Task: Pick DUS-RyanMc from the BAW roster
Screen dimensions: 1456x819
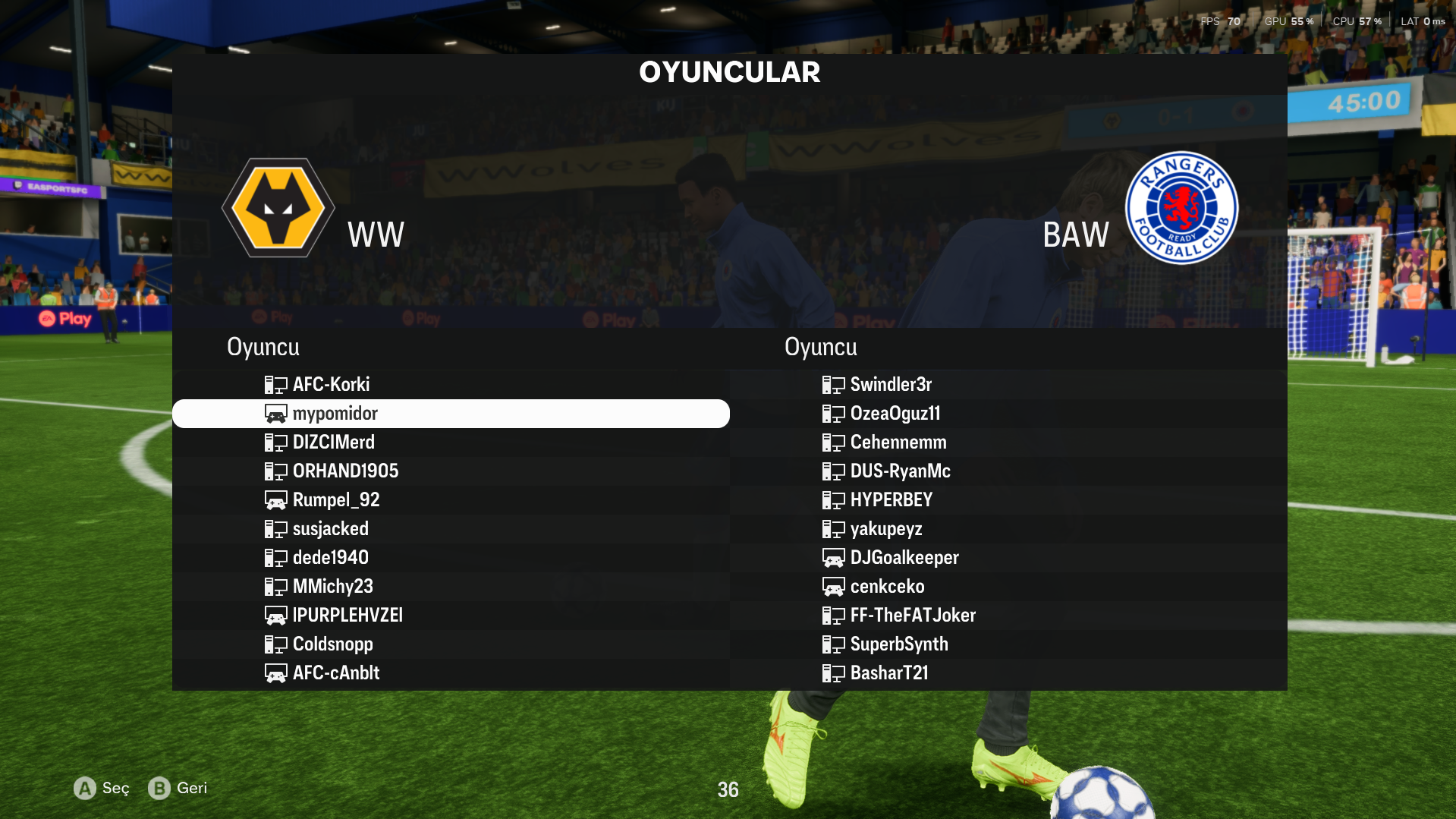Action: pos(900,471)
